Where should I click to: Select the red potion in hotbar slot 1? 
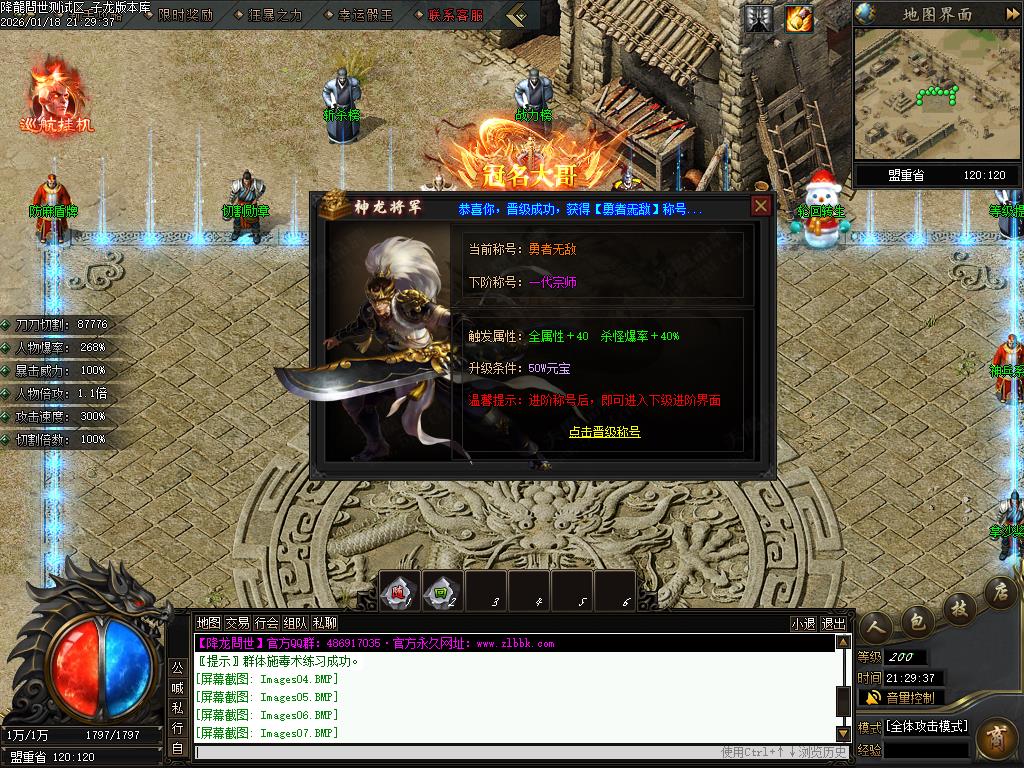pyautogui.click(x=400, y=591)
